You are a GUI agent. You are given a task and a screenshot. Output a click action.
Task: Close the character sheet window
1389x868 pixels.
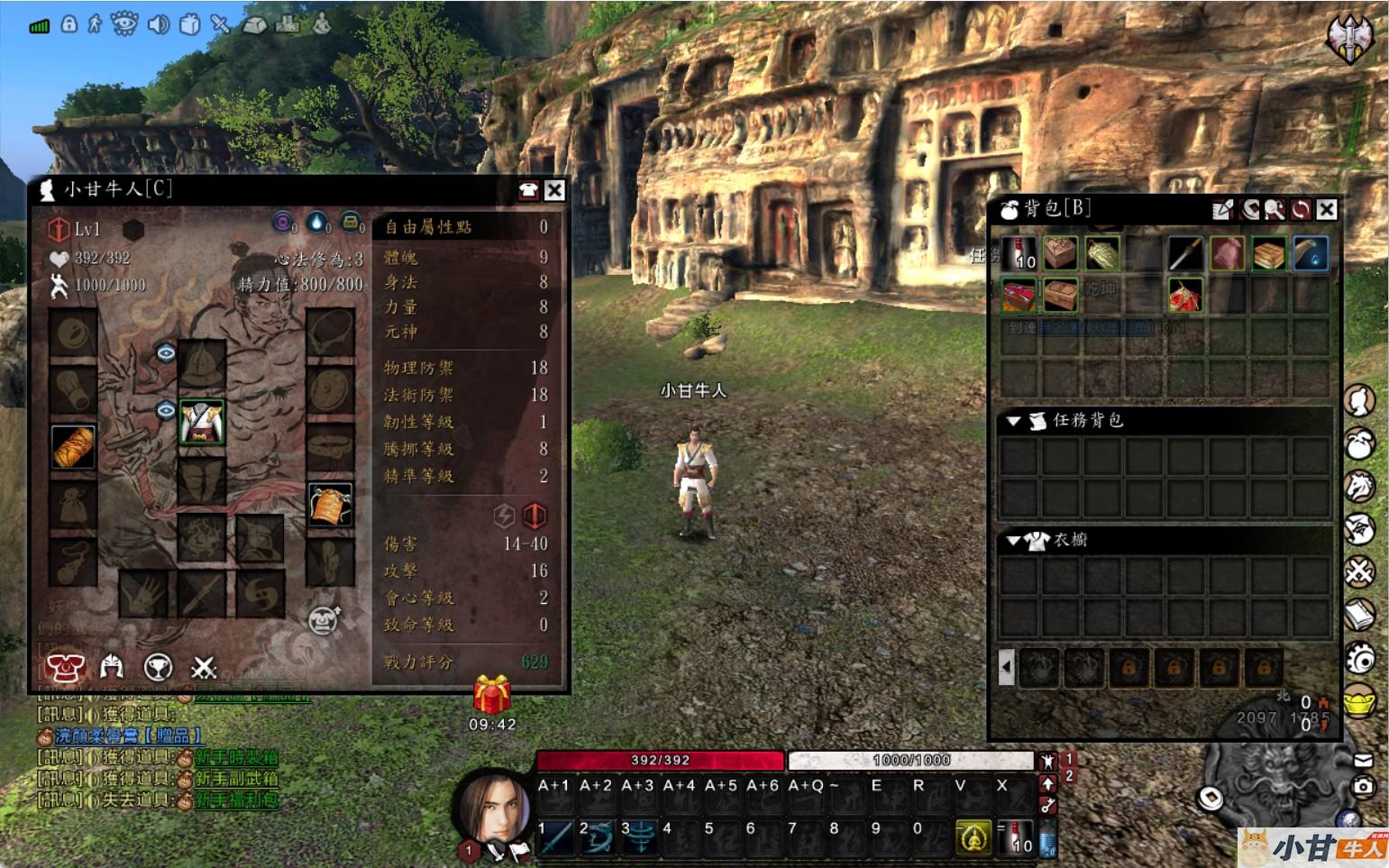click(x=554, y=190)
